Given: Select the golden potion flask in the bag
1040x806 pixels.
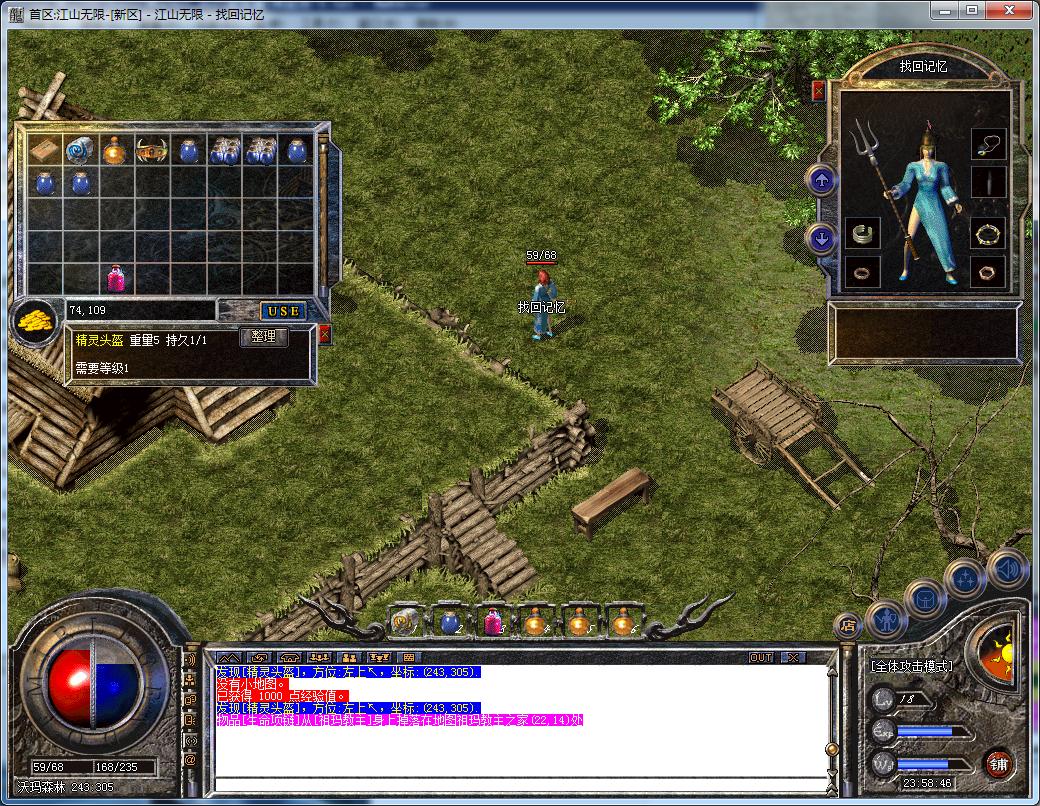Looking at the screenshot, I should [116, 150].
